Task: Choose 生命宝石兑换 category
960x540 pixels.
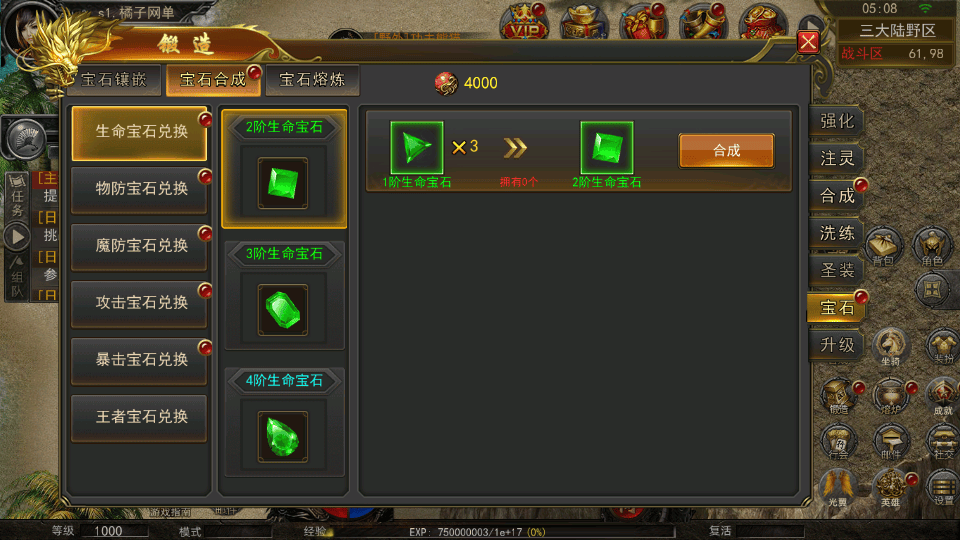Action: [x=140, y=131]
